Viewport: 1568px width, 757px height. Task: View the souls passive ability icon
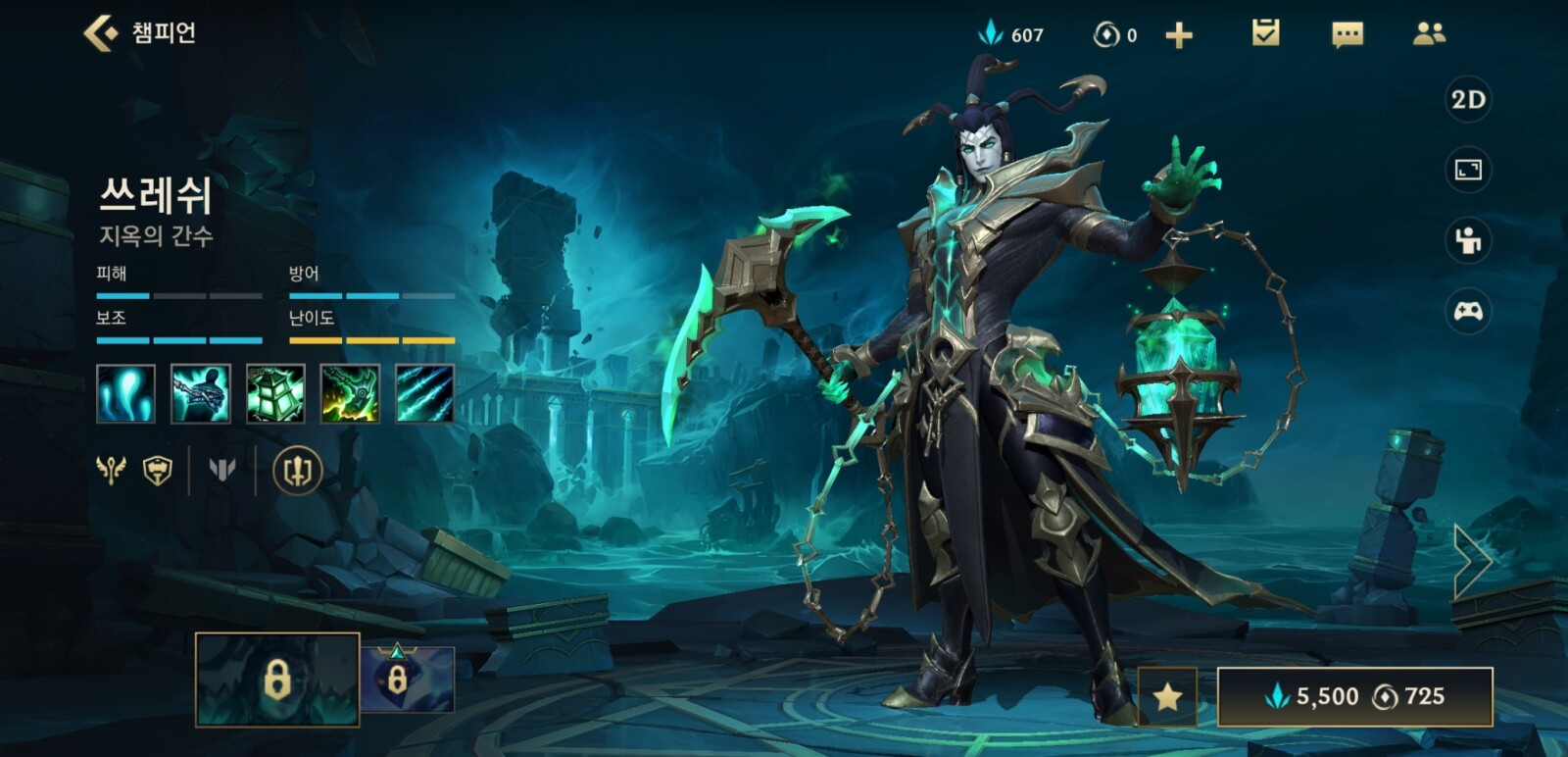[x=125, y=394]
